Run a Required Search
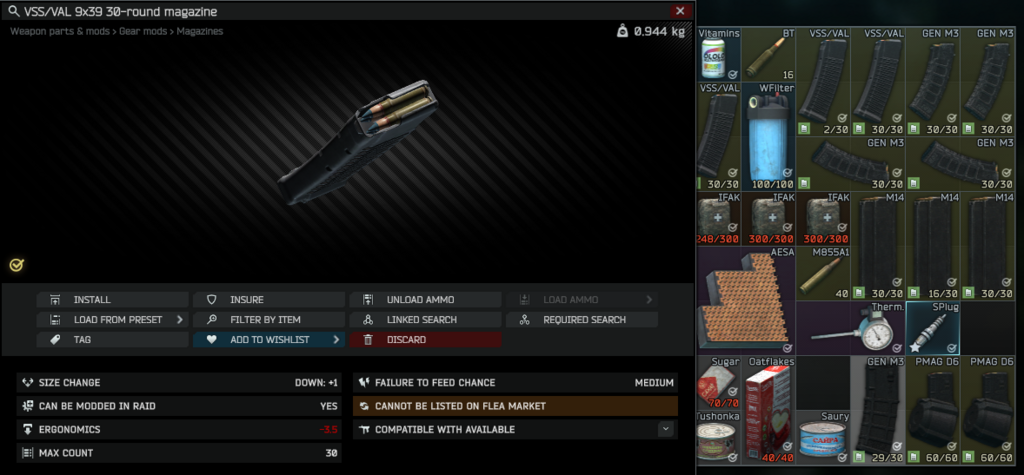 coord(582,320)
